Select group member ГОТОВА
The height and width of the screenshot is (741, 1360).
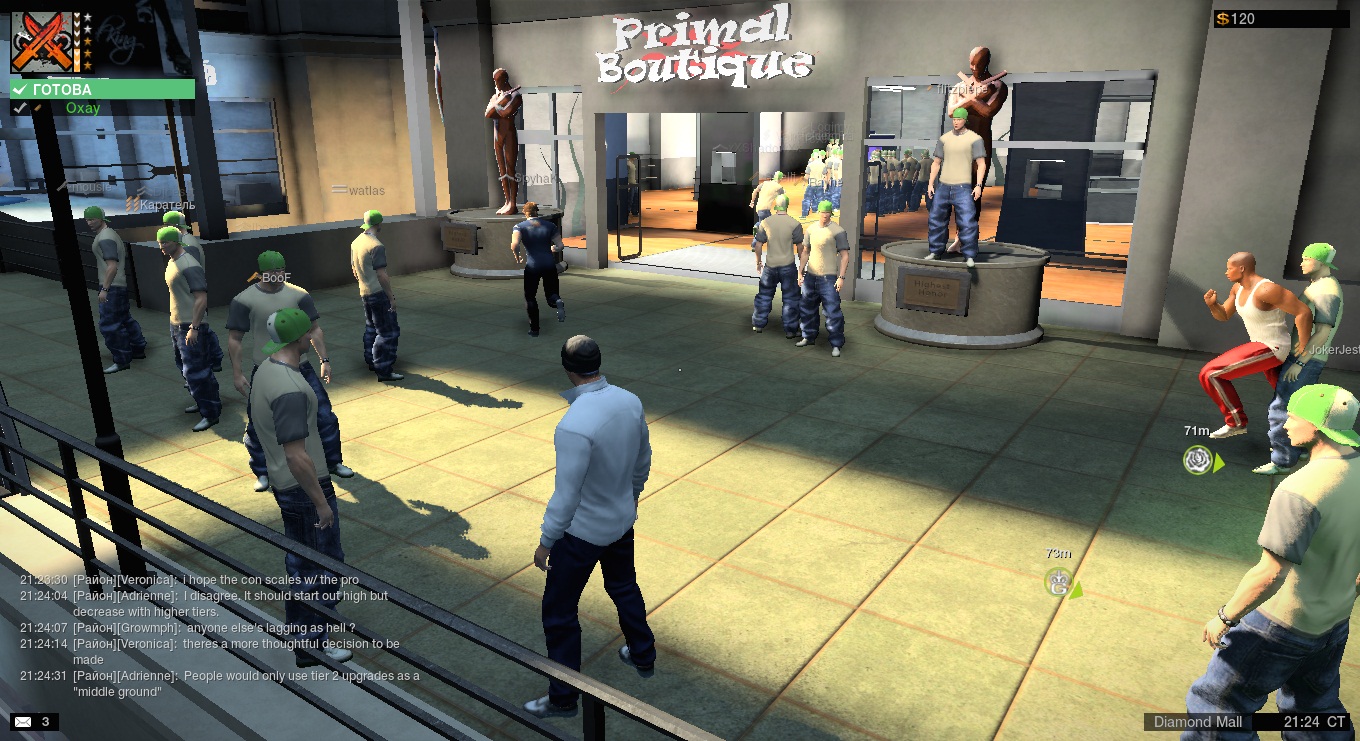tap(102, 90)
